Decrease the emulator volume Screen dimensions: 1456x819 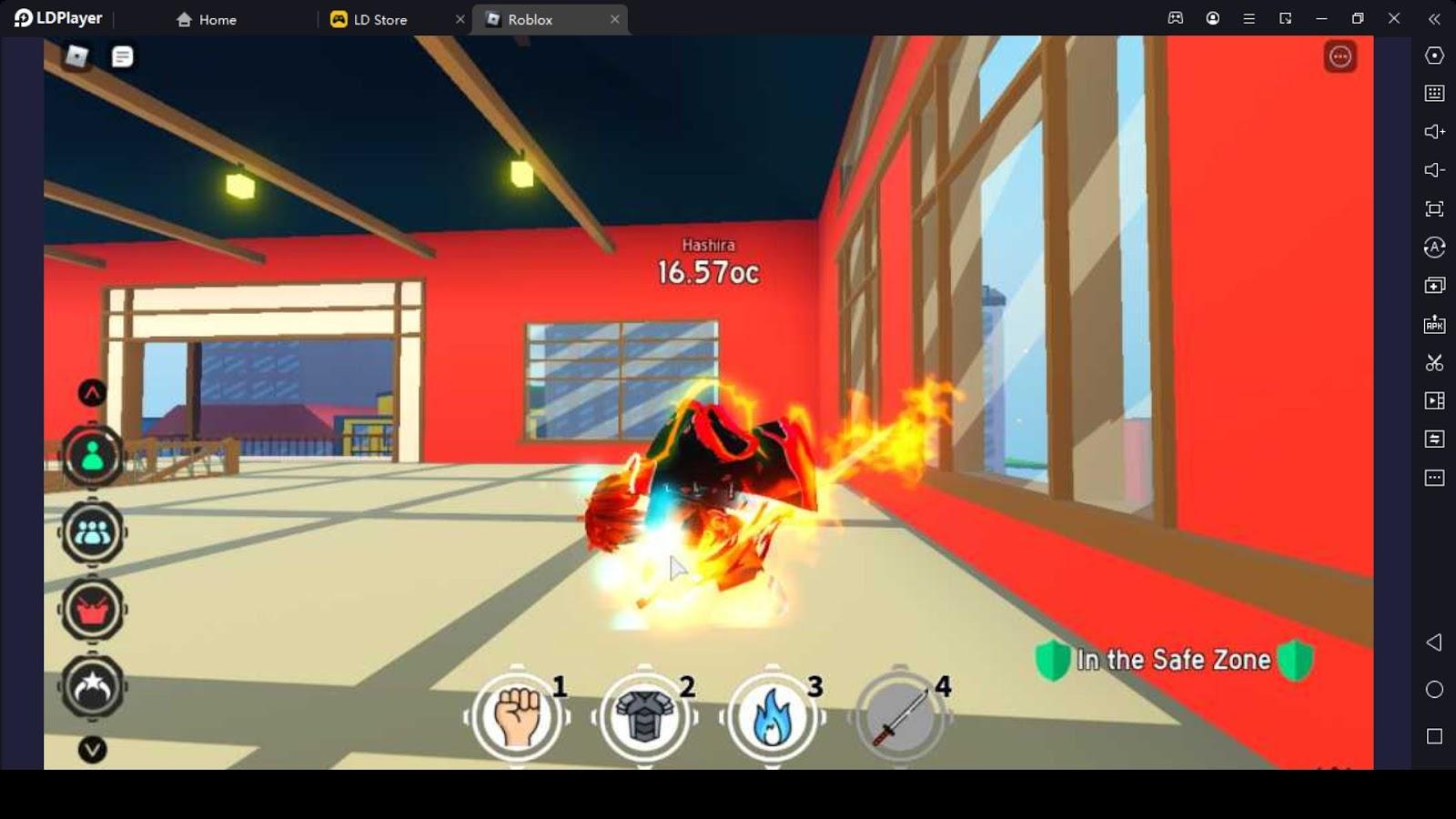pyautogui.click(x=1433, y=169)
